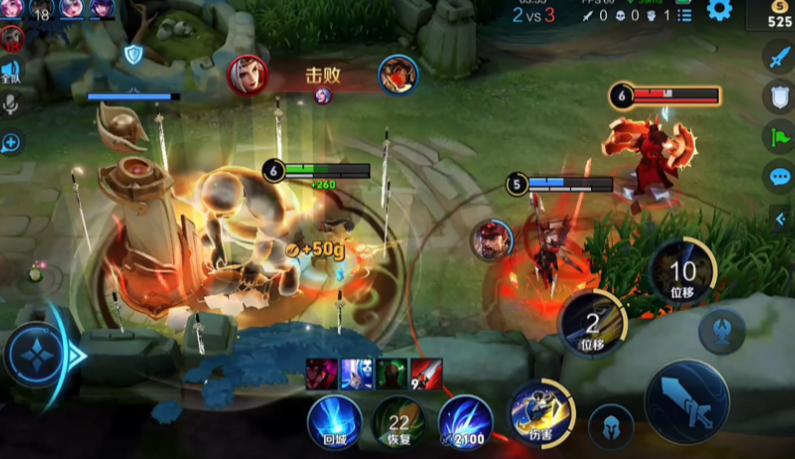The width and height of the screenshot is (795, 459).
Task: Open the scoreboard list icon
Action: 684,15
